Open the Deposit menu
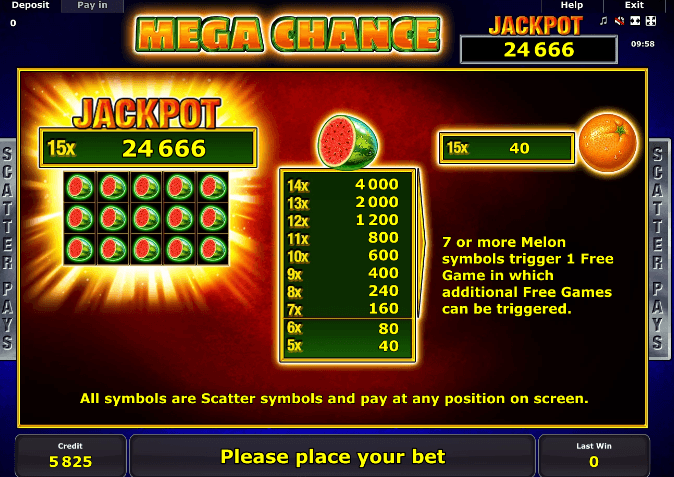The height and width of the screenshot is (477, 674). (30, 6)
